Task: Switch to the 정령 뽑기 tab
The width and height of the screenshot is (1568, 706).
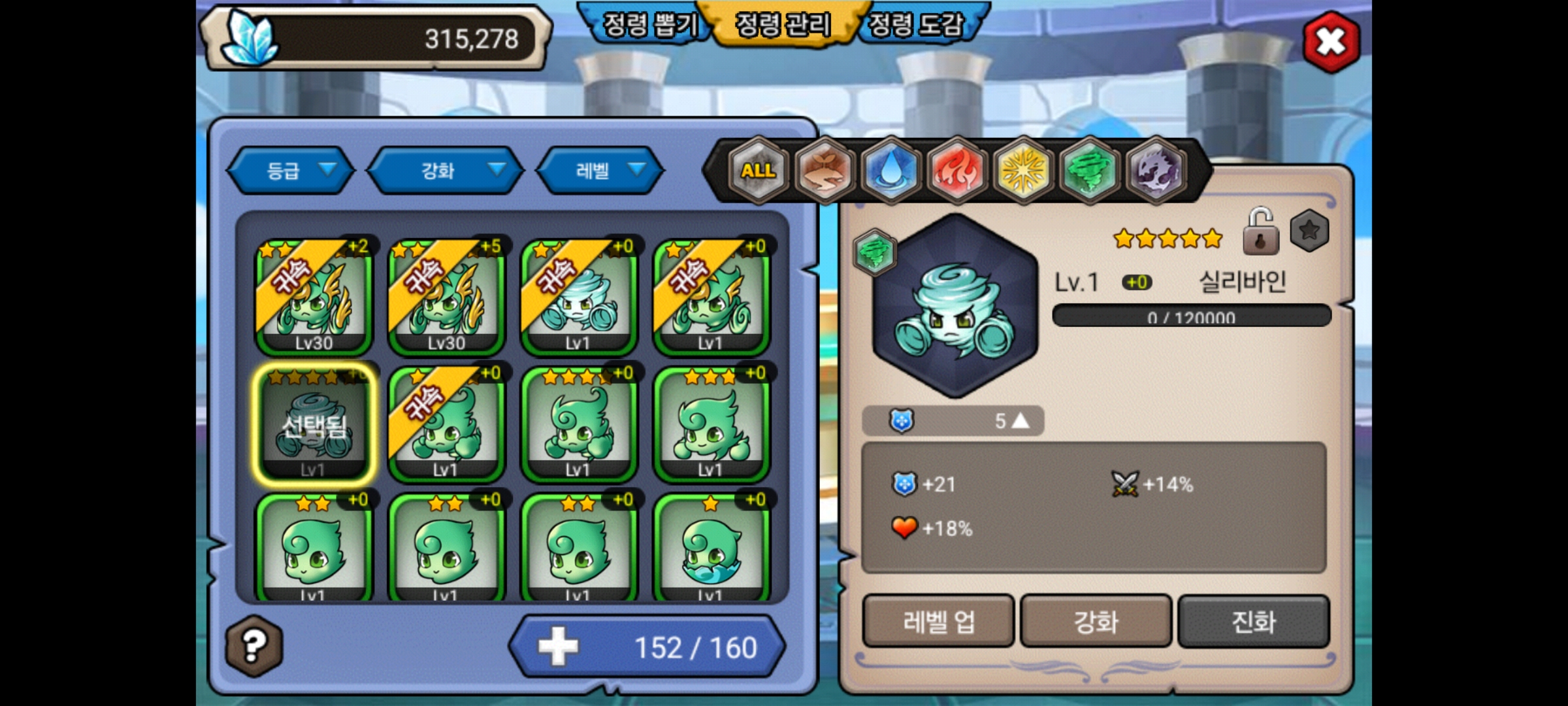Action: (648, 25)
